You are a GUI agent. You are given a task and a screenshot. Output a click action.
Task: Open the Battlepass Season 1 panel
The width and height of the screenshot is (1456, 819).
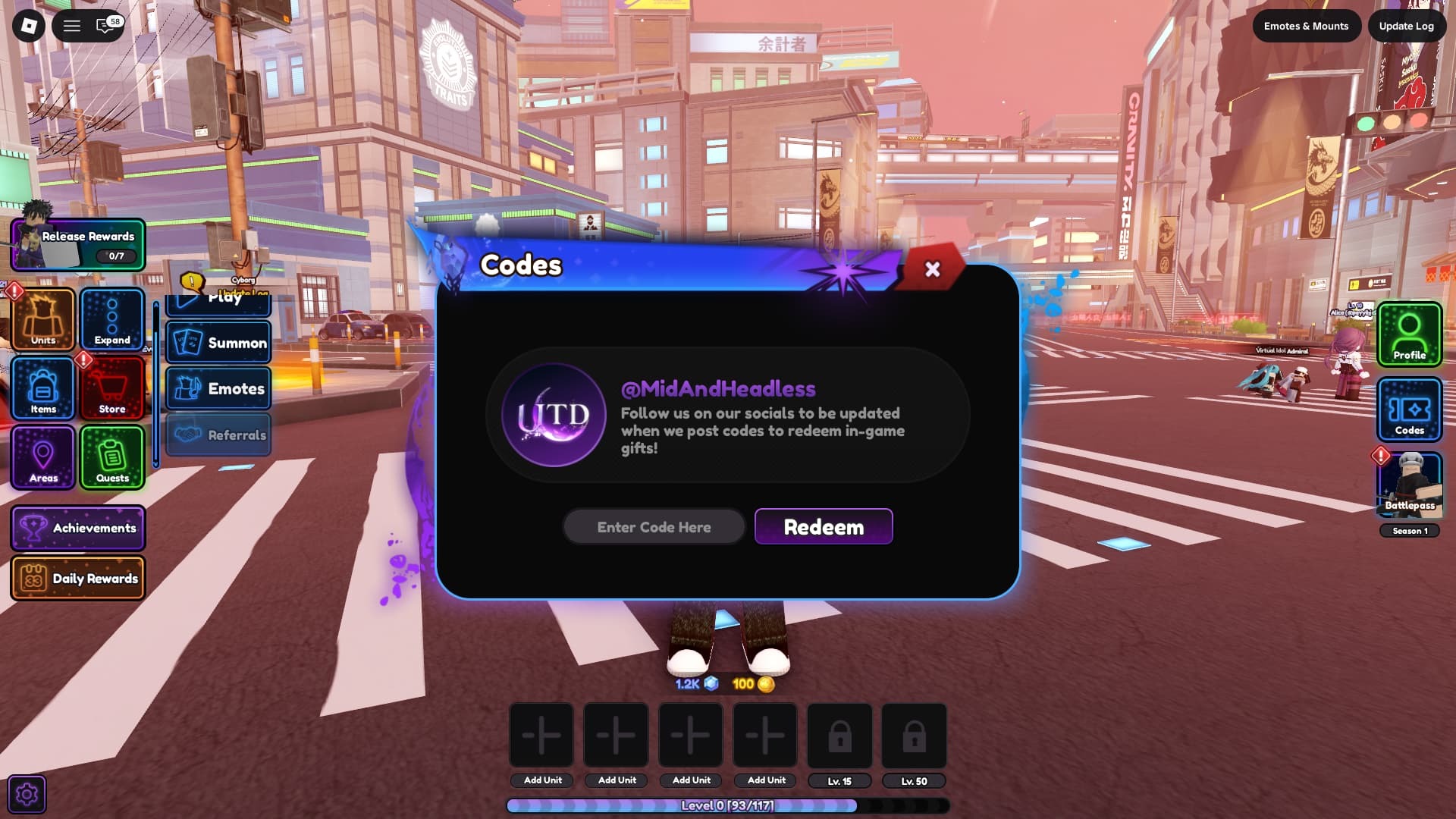[x=1408, y=485]
